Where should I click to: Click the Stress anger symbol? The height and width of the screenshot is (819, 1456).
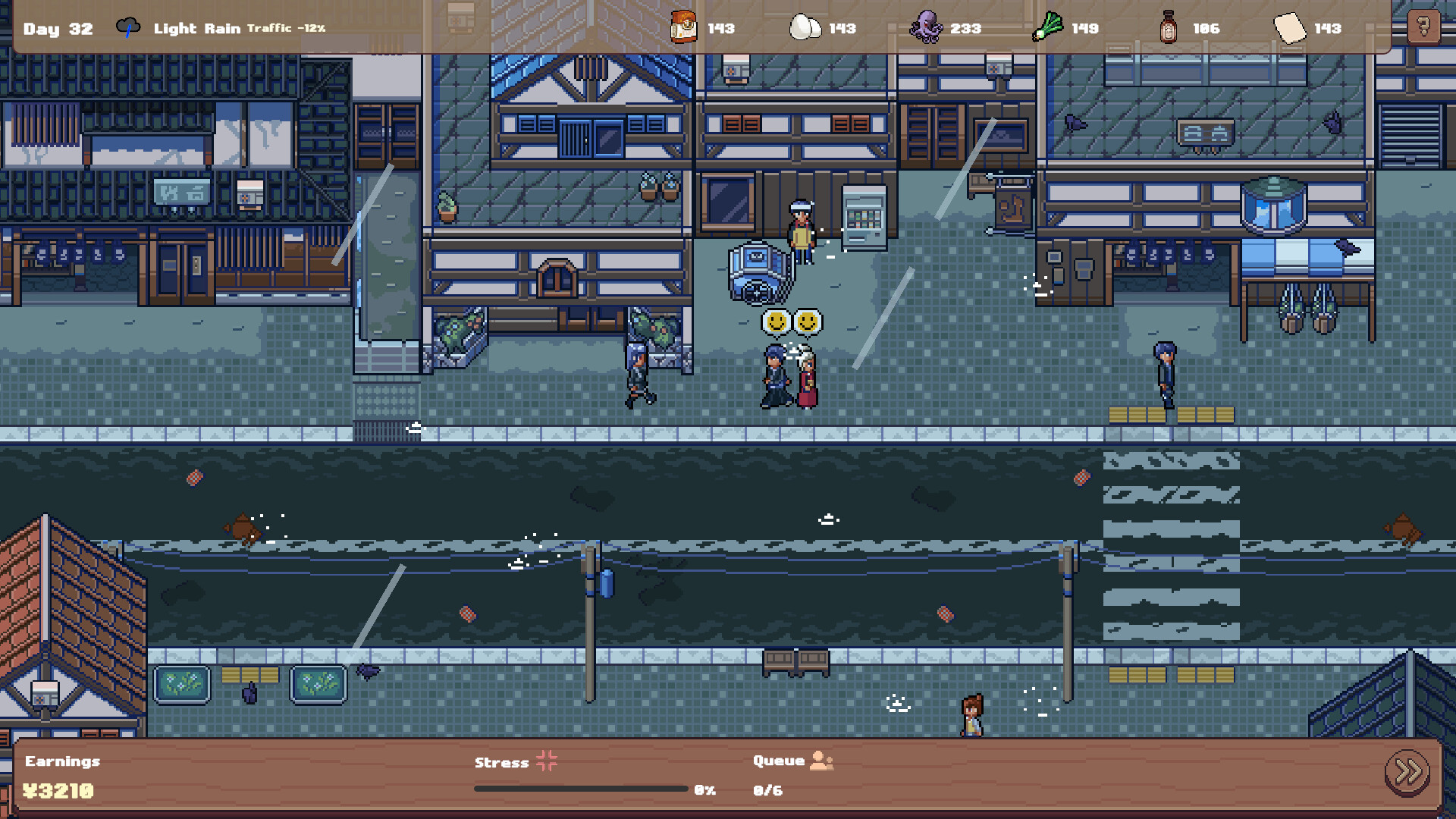[x=545, y=762]
